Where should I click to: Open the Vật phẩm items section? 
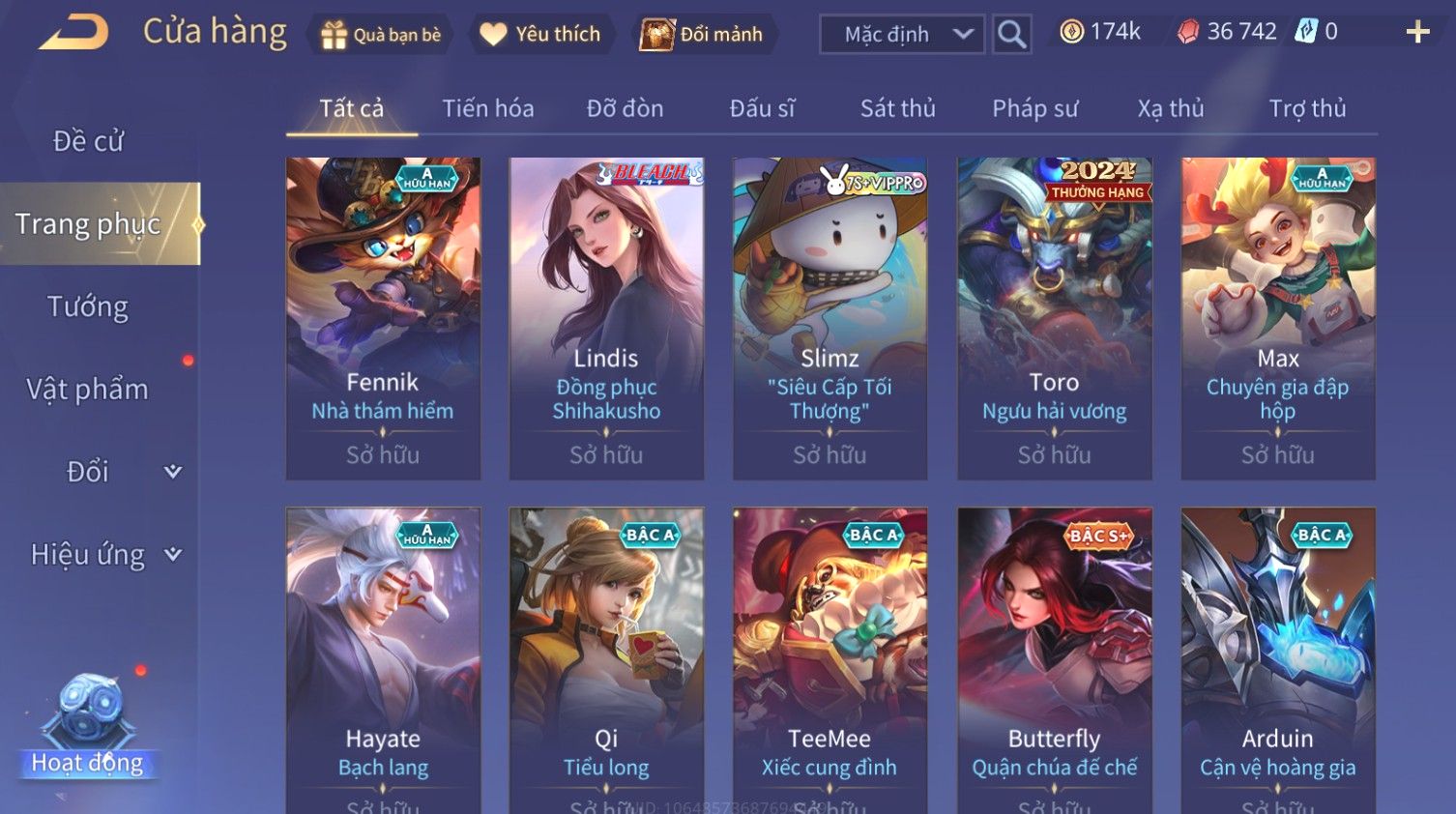[x=88, y=390]
